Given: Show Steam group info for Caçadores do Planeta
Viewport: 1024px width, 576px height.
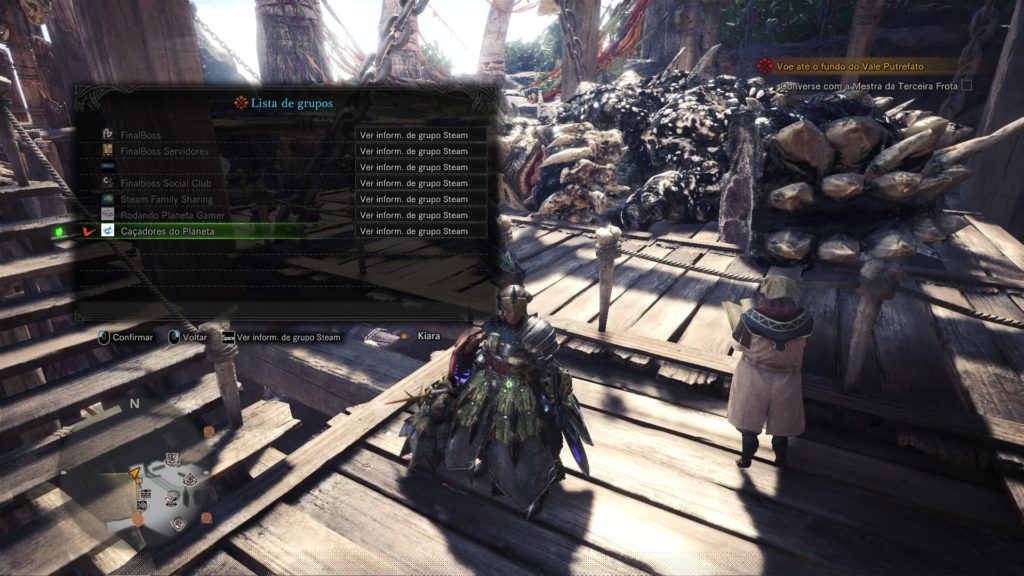Looking at the screenshot, I should tap(420, 231).
